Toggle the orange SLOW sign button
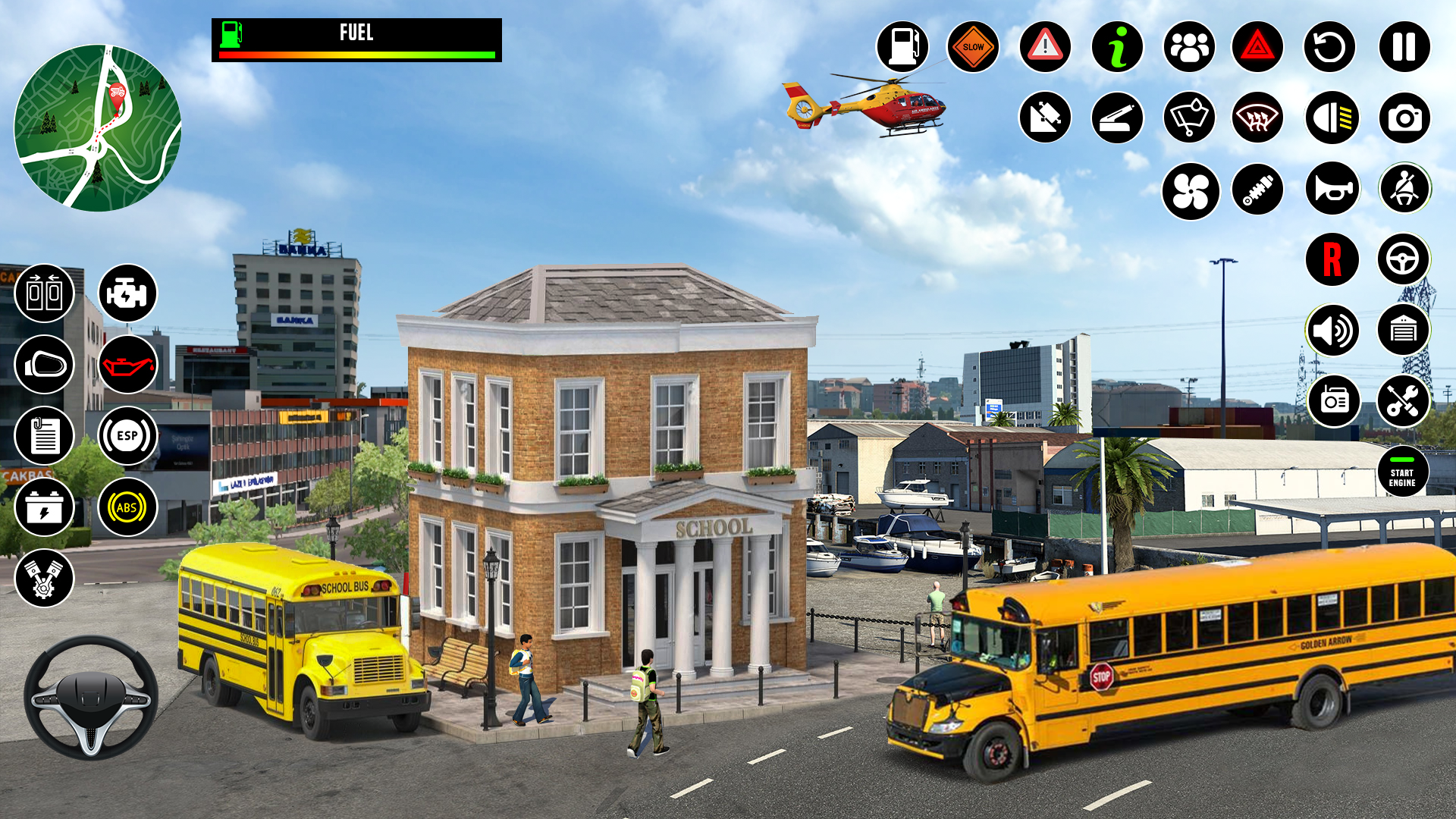 pyautogui.click(x=973, y=47)
